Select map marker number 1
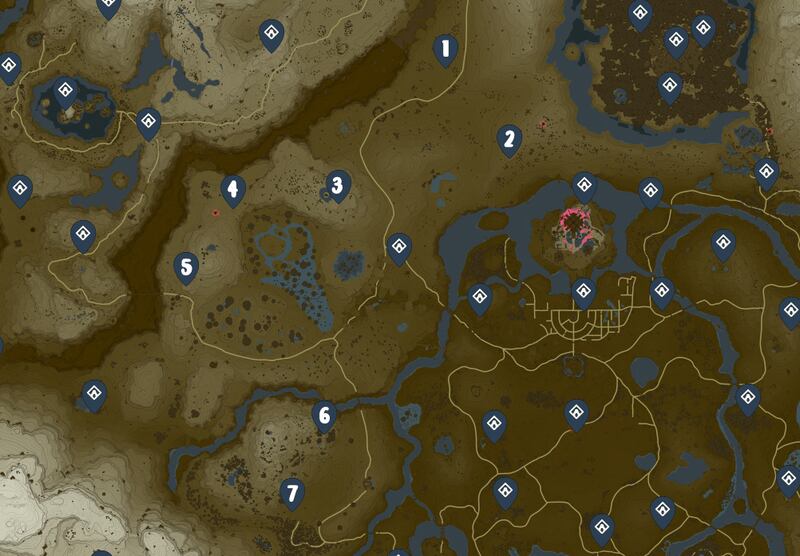 pos(445,48)
